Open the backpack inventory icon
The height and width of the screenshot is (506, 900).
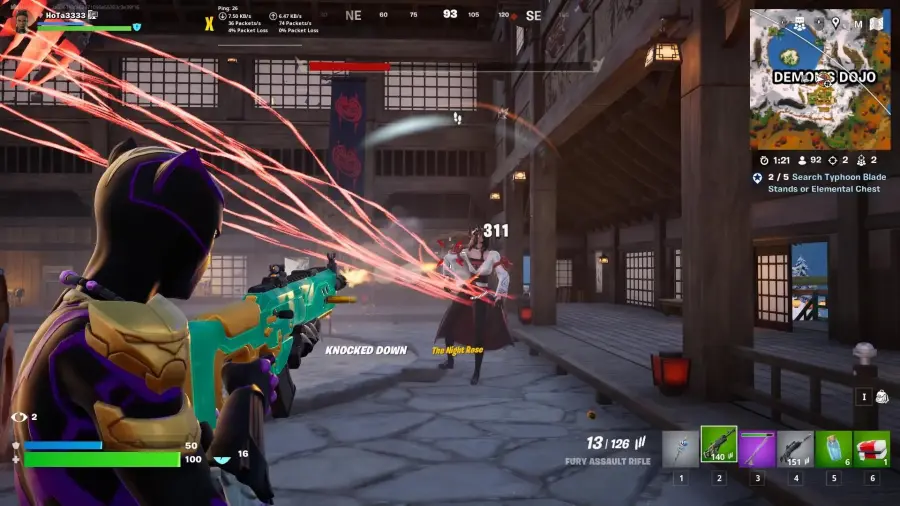(x=881, y=397)
